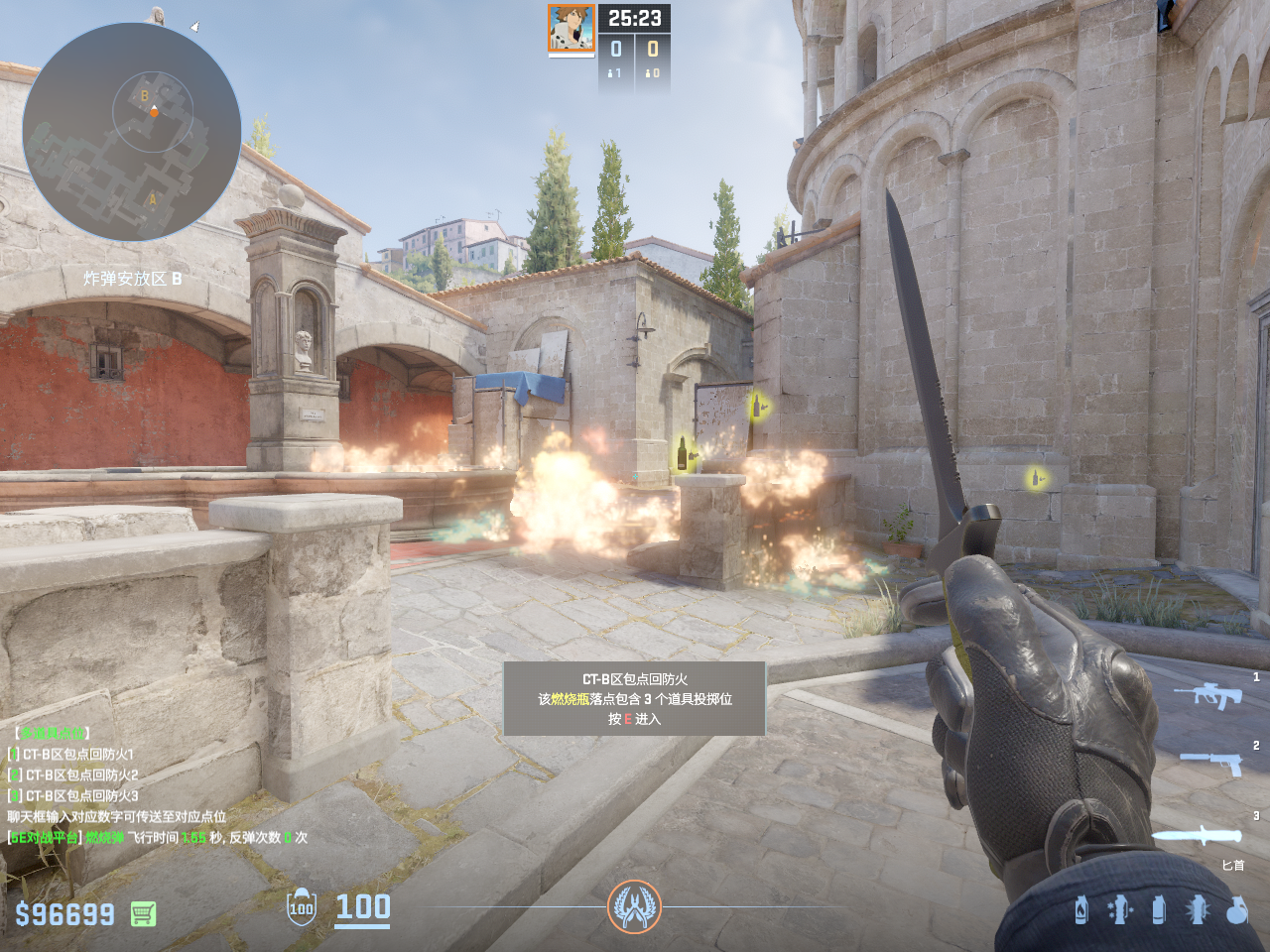Choose lineup entry CT-B区包点回防火2 in the list
The image size is (1270, 952).
pos(81,775)
